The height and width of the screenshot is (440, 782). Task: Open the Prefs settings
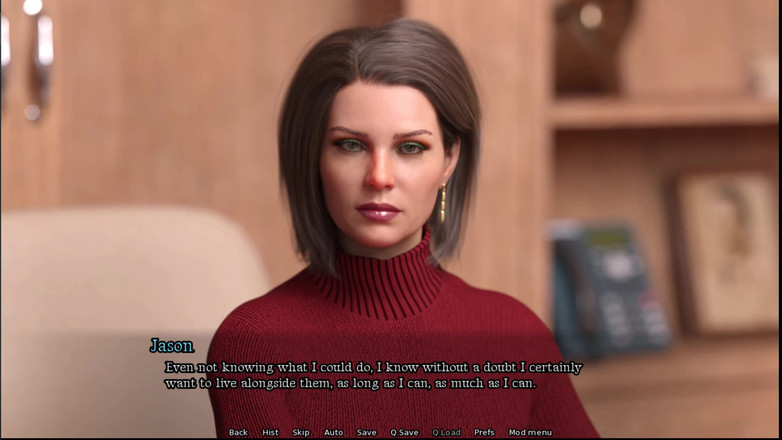click(x=484, y=432)
